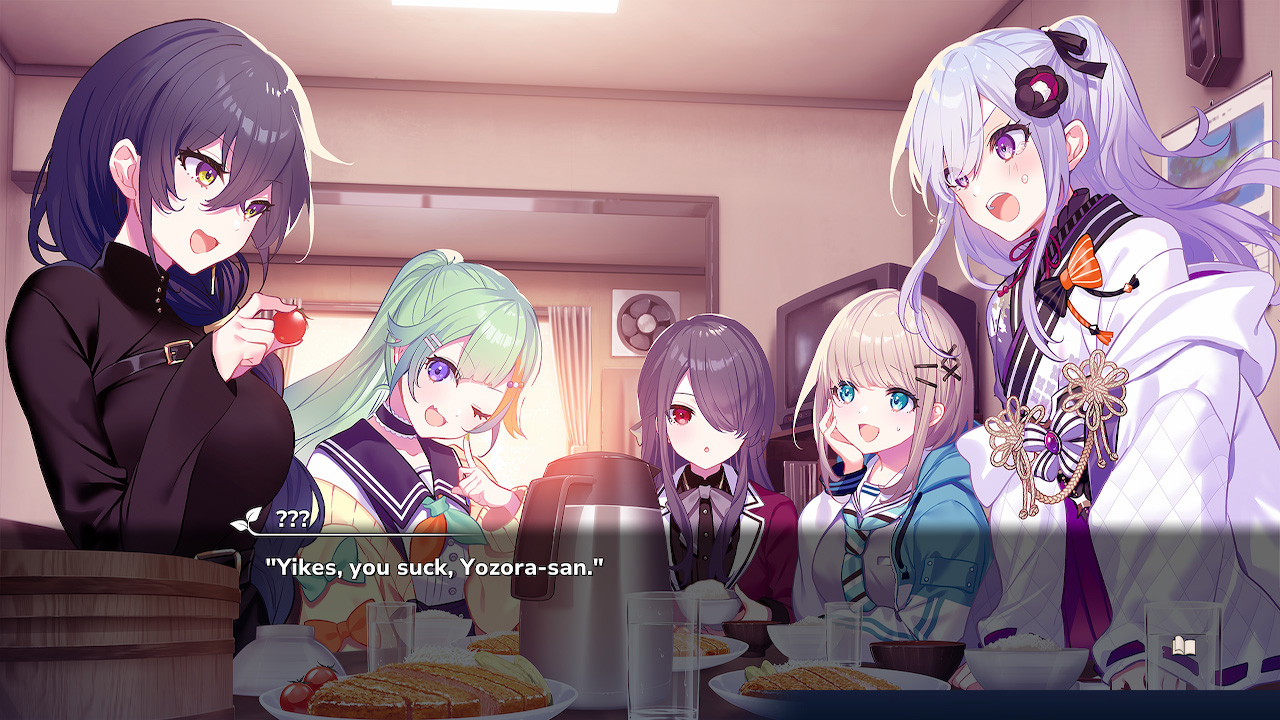Click the sprout leaf icon on the nameplate

click(x=252, y=517)
